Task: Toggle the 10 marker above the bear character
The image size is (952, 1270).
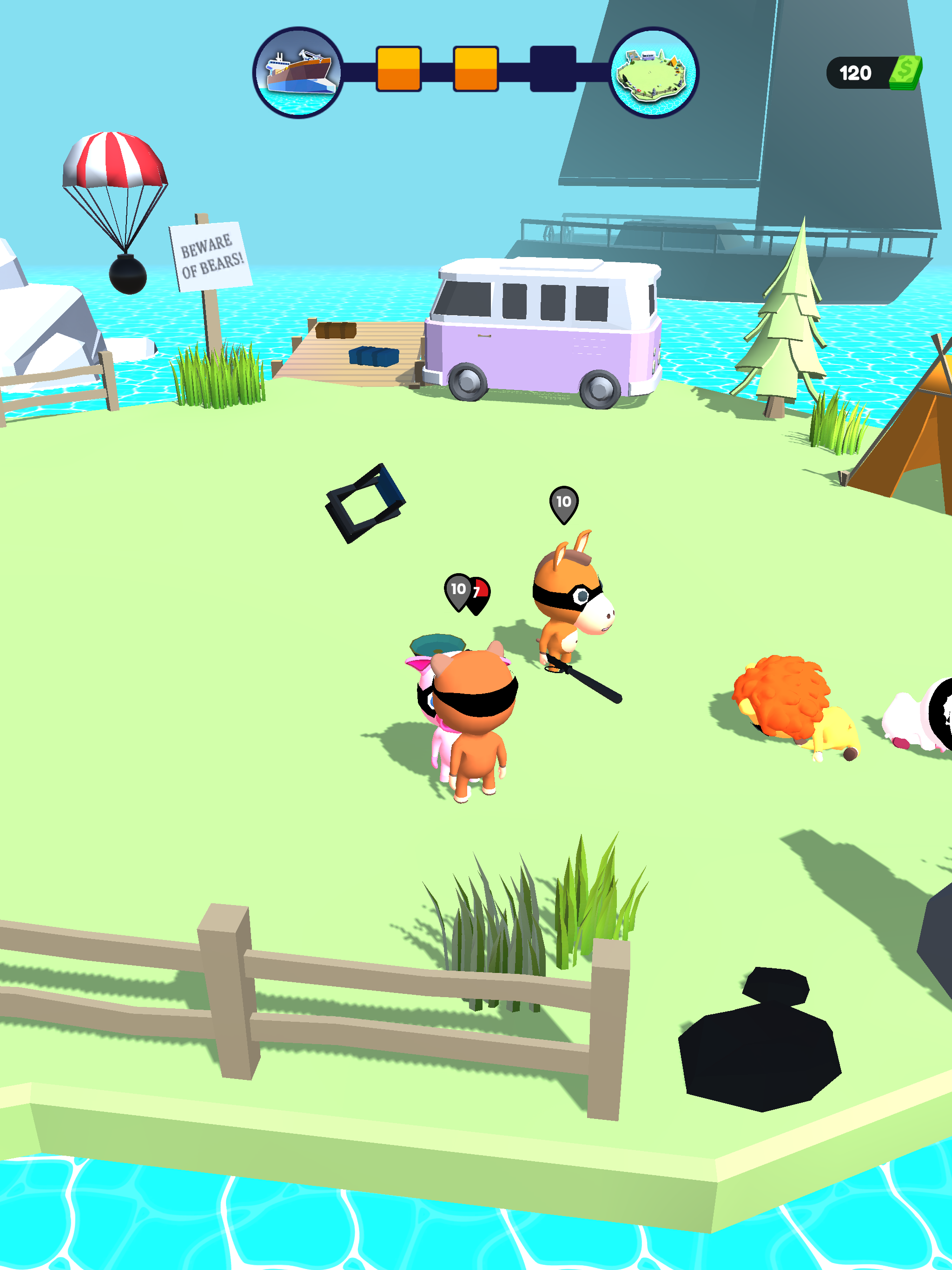Action: click(457, 589)
